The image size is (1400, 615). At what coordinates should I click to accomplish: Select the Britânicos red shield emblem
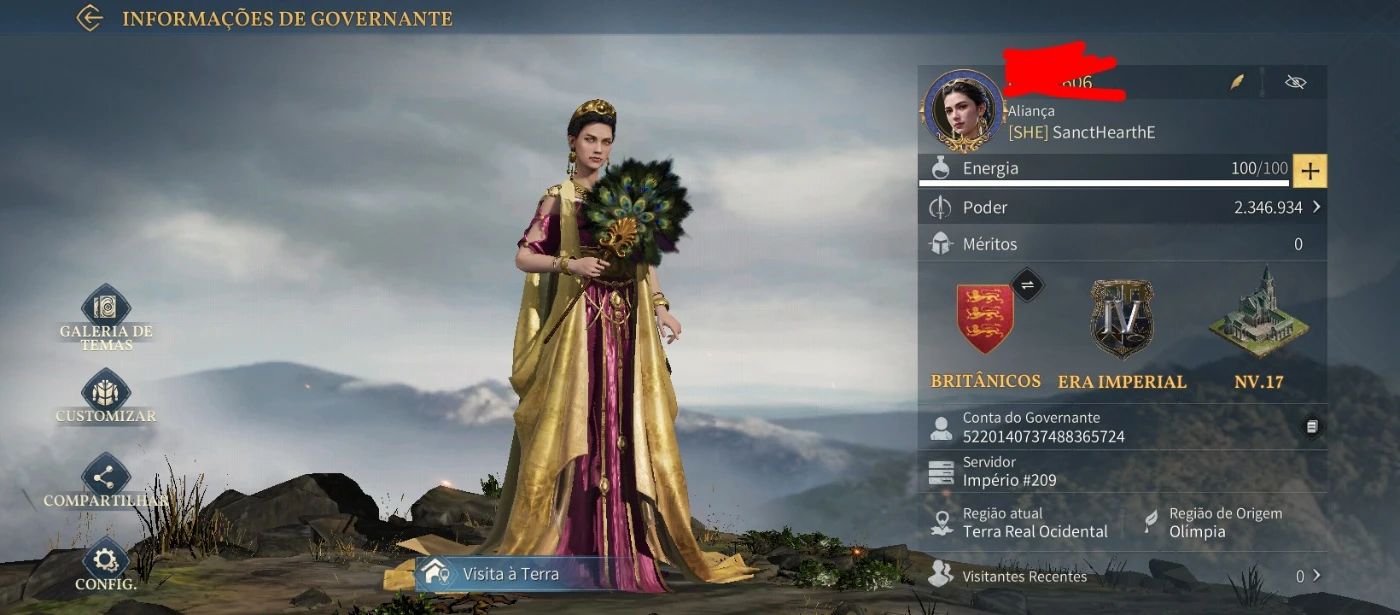point(985,318)
